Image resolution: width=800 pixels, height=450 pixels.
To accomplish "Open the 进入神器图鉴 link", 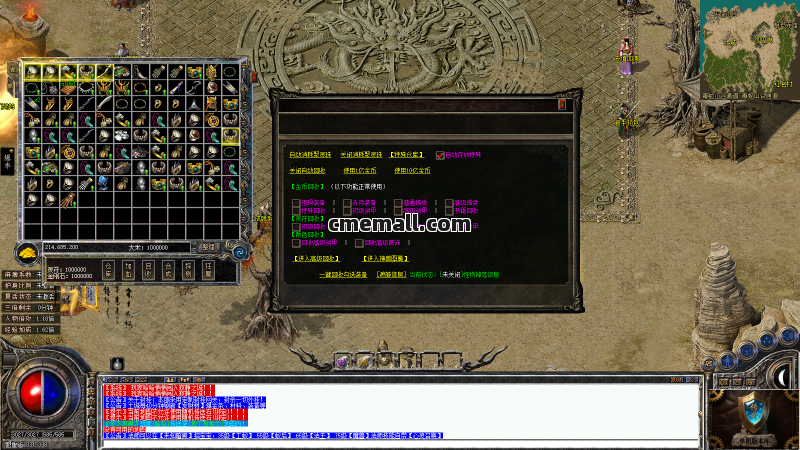I will 385,259.
